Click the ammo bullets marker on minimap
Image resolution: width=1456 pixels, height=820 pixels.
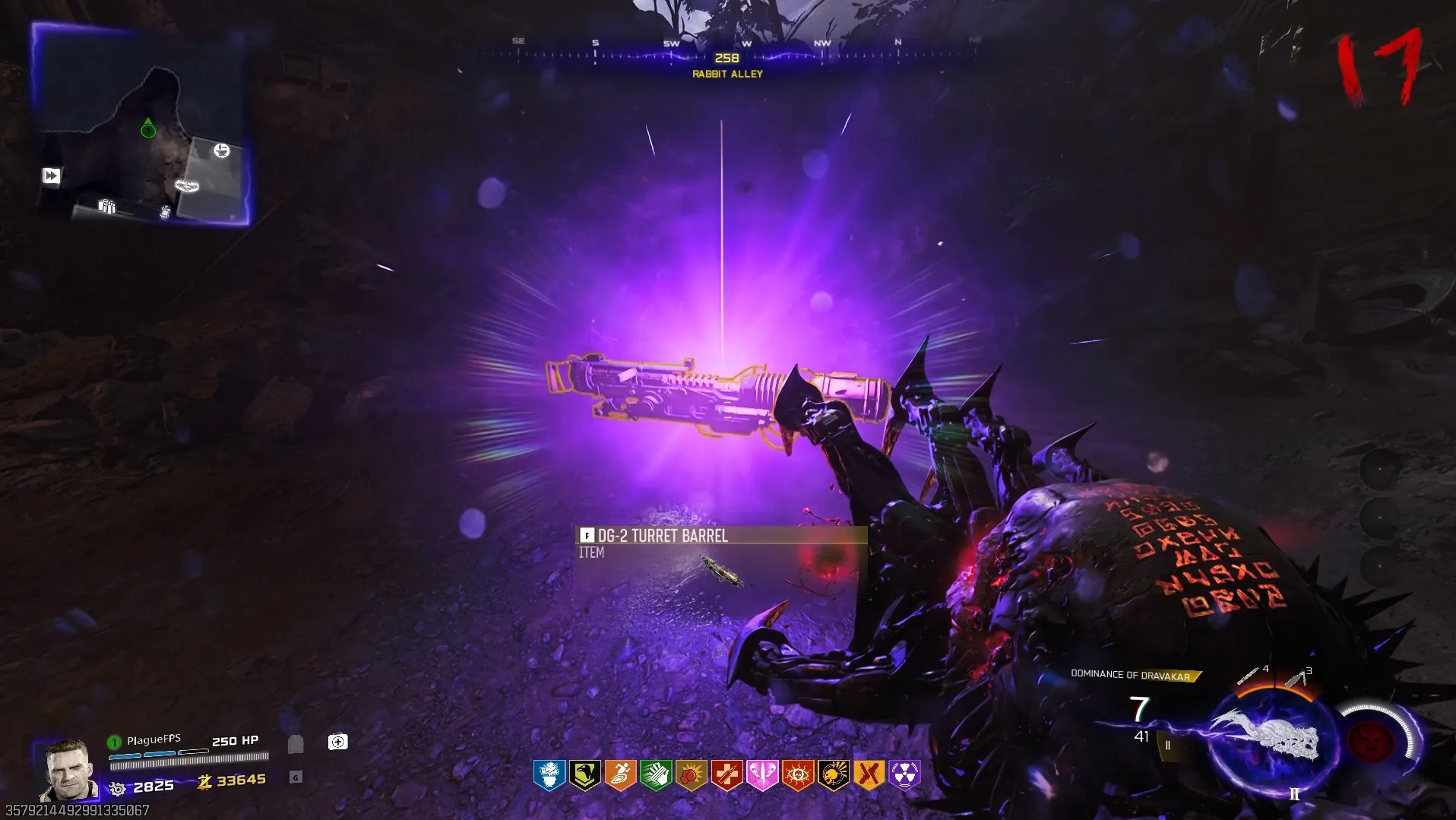(x=106, y=206)
